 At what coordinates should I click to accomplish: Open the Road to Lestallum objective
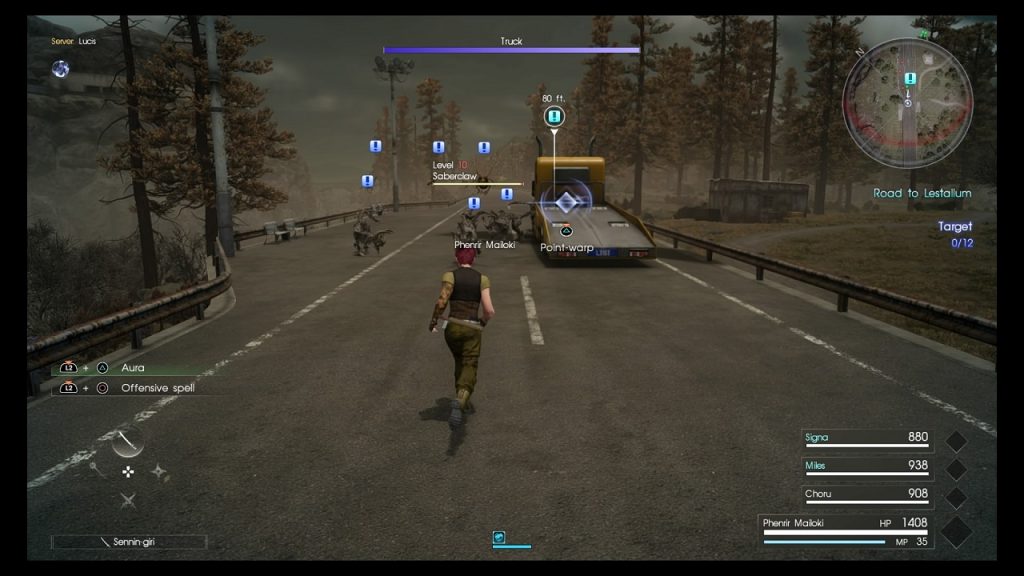[921, 193]
